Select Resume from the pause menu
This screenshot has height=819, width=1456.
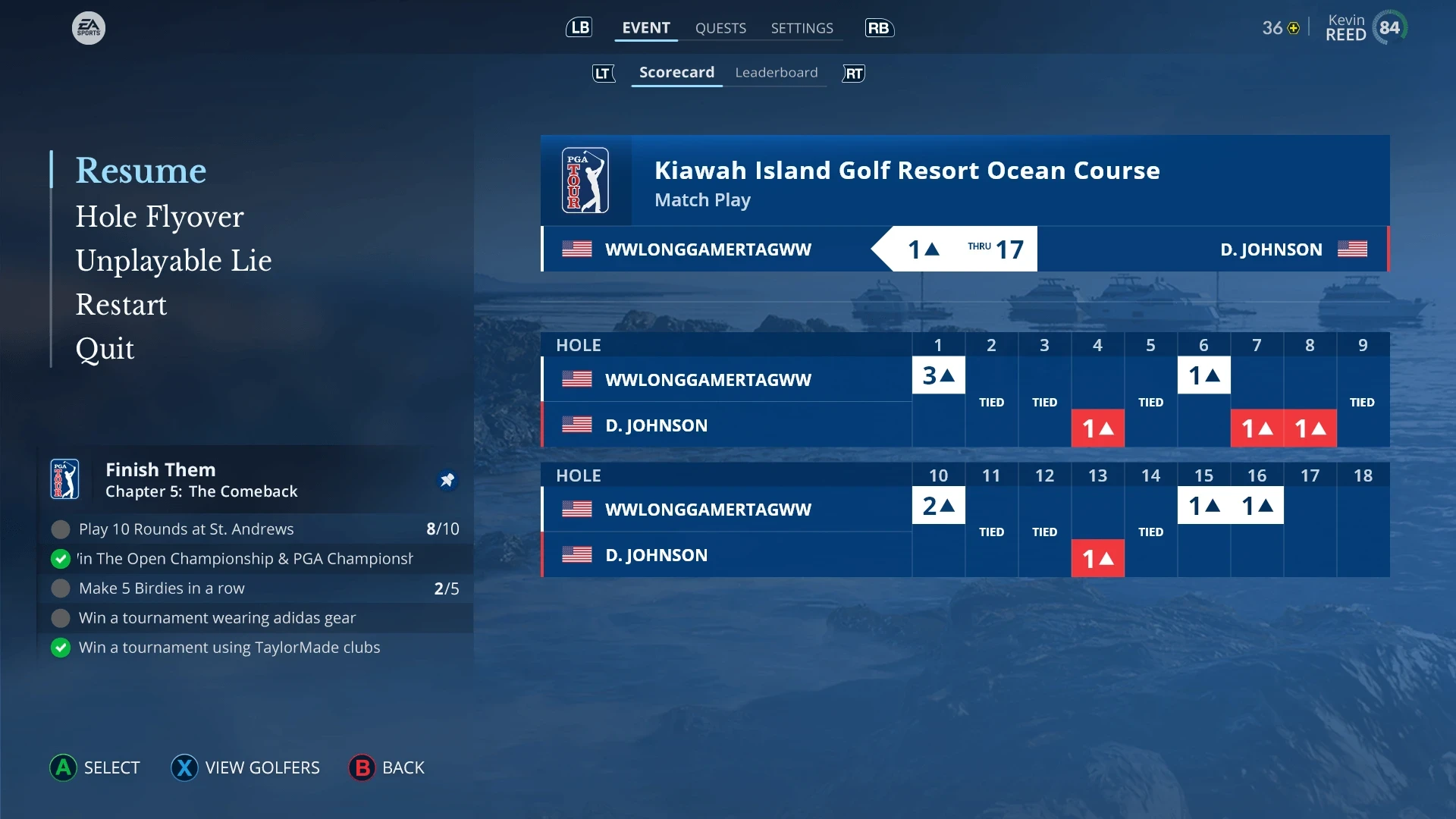pos(141,171)
